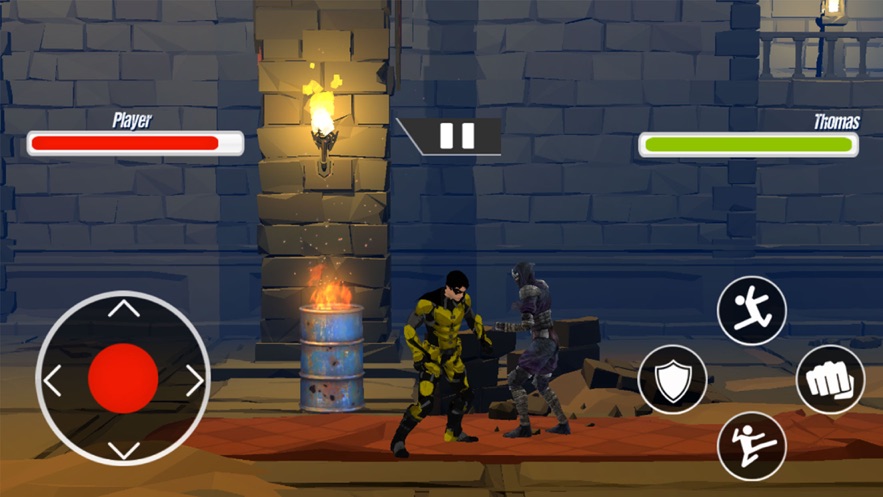Throw a punch with the fist button
Viewport: 883px width, 497px height.
(x=830, y=380)
